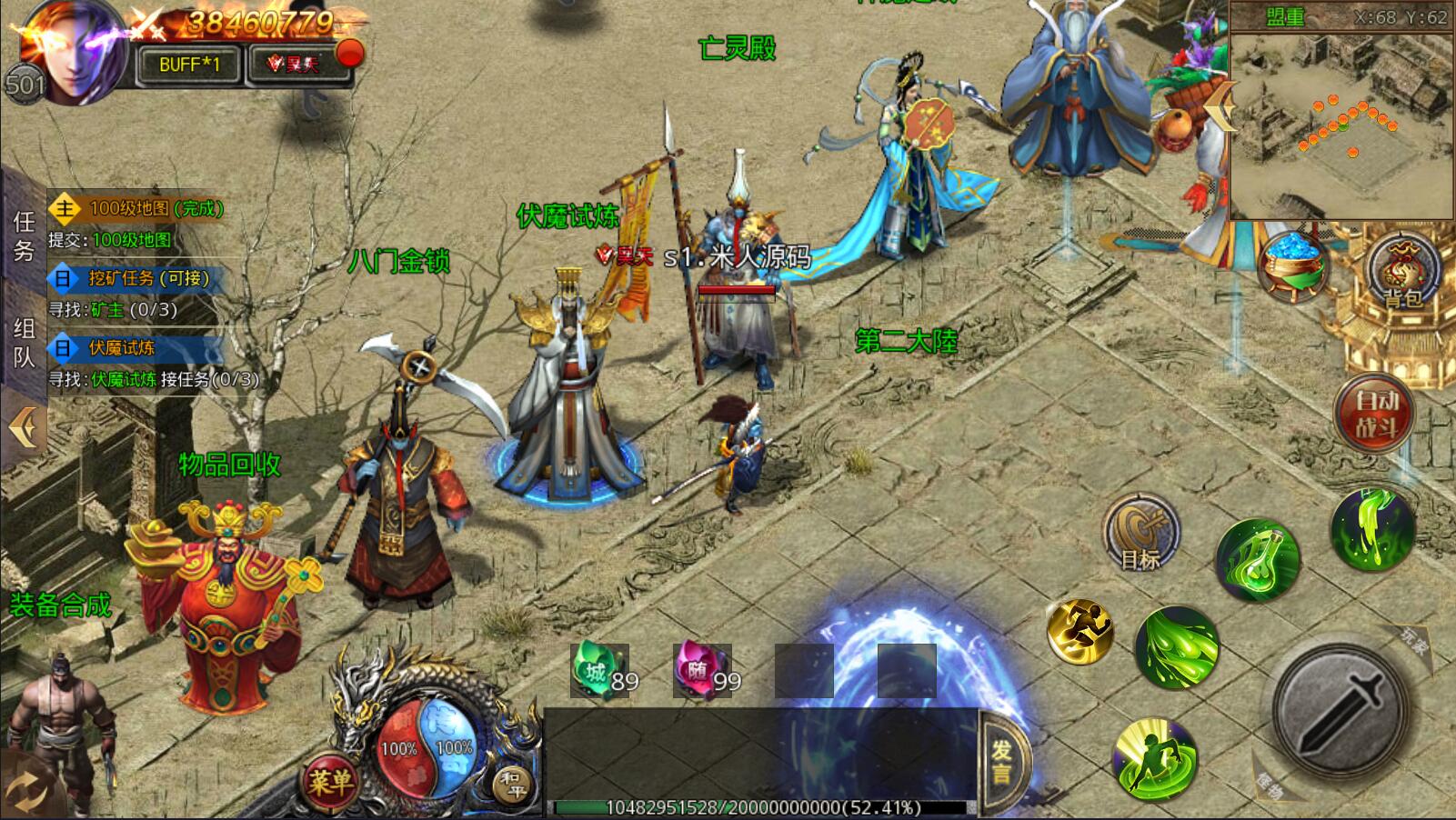The width and height of the screenshot is (1456, 820).
Task: Switch to the 组队 team tab
Action: (x=24, y=343)
